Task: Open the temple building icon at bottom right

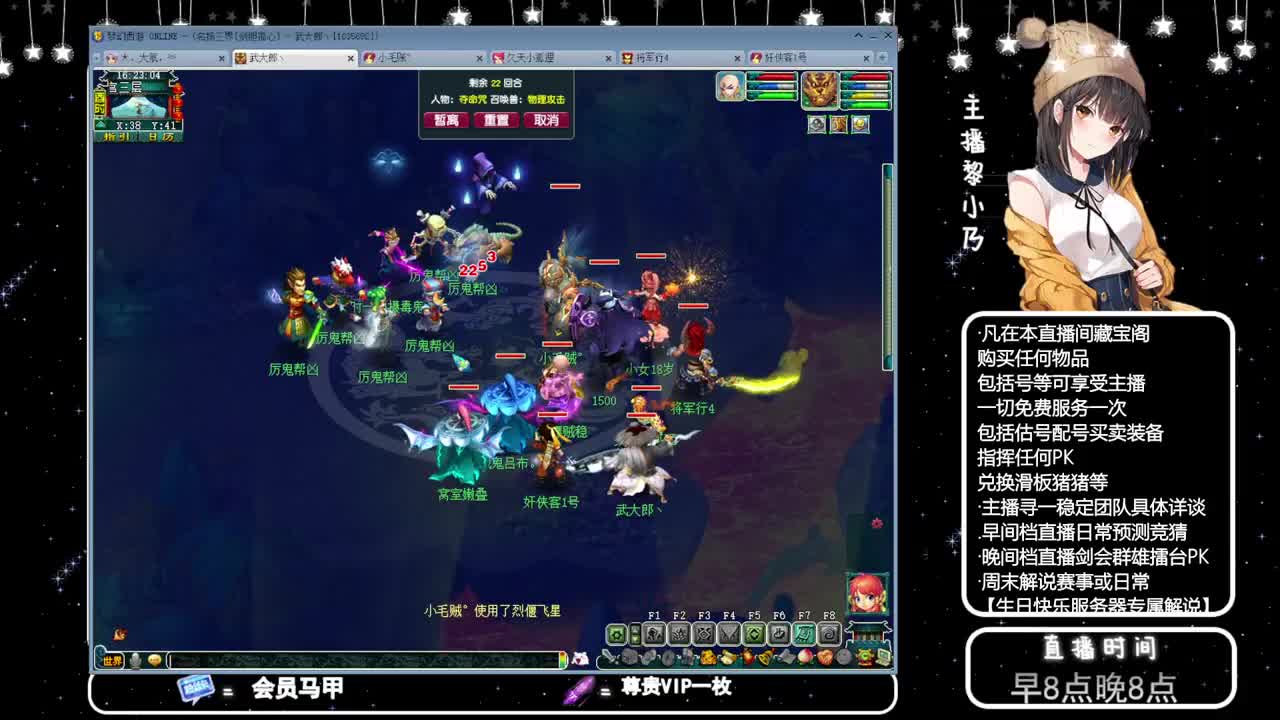Action: [x=869, y=633]
